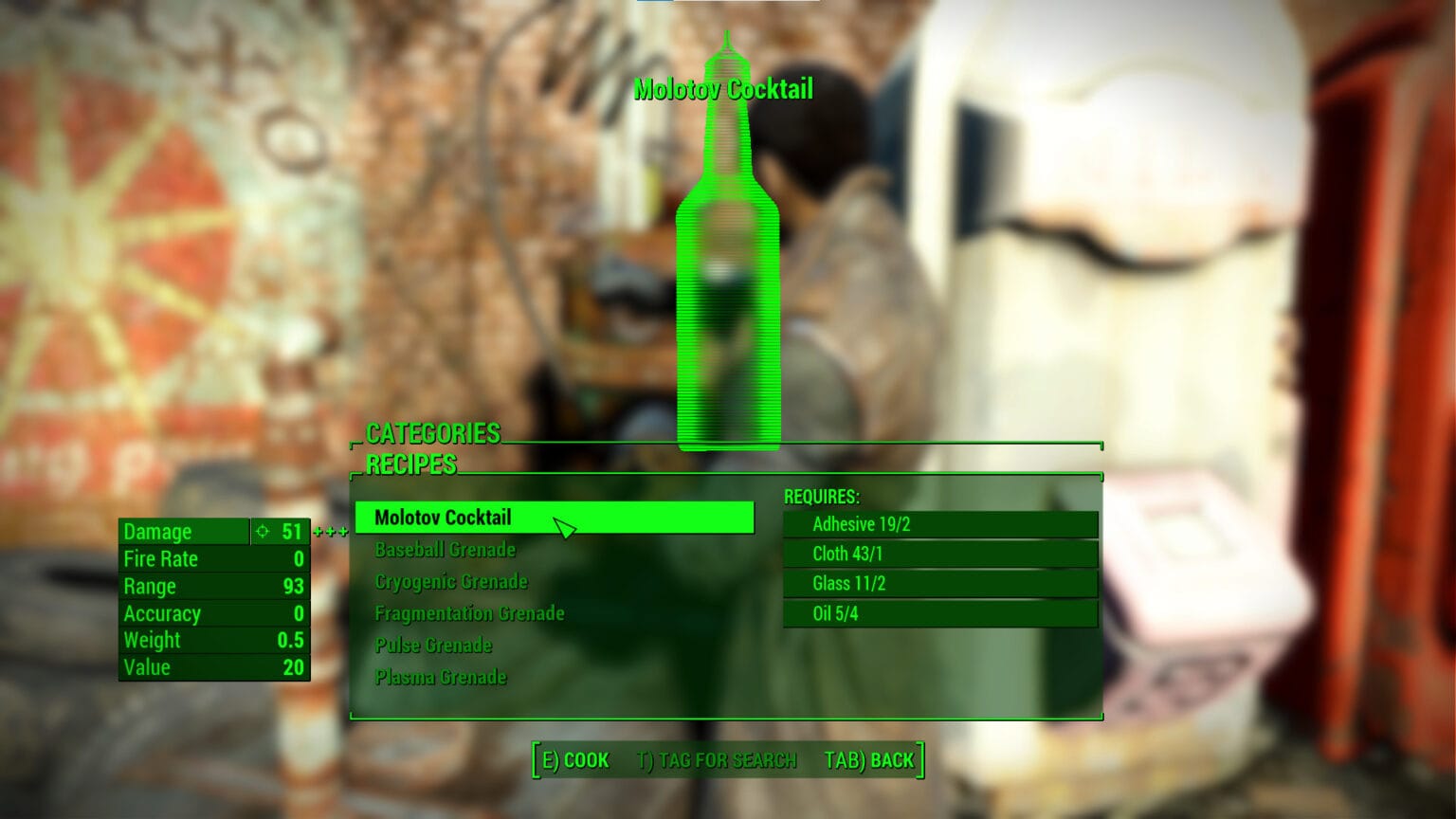Click BACK to exit the crafting menu
The image size is (1456, 819).
[871, 759]
